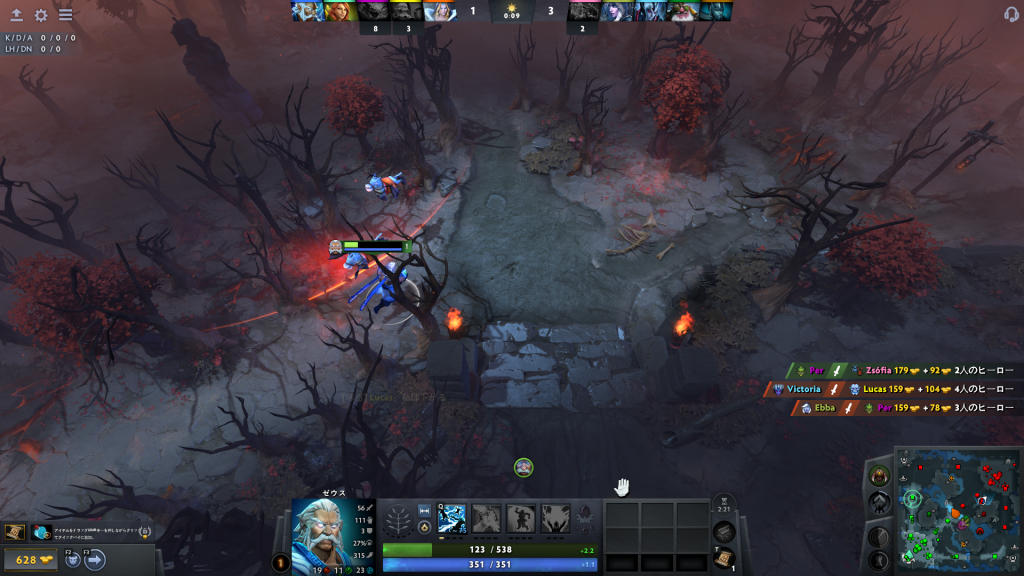This screenshot has width=1024, height=576.
Task: Open the stash chest slot
Action: (x=723, y=531)
